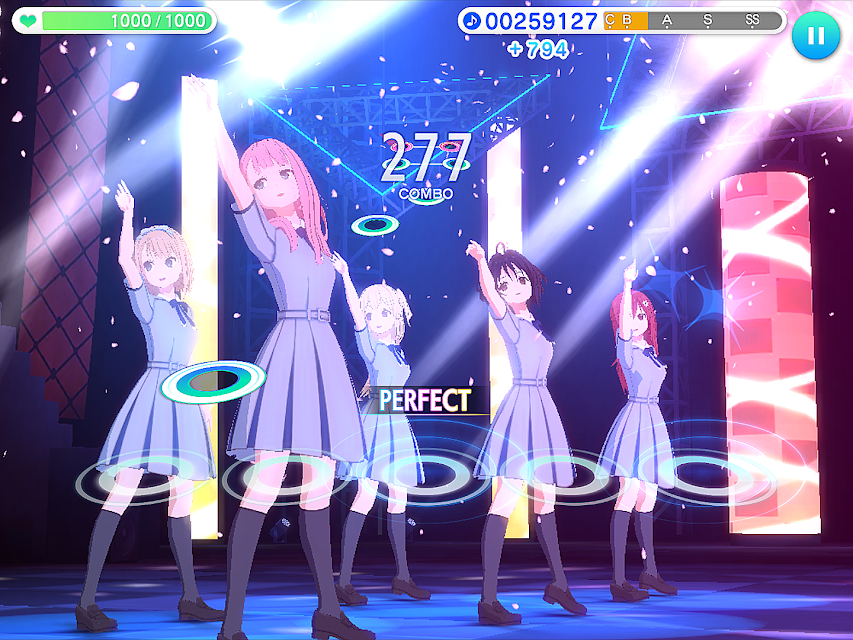This screenshot has height=640, width=853.
Task: Hit the large approaching teal note ring
Action: click(x=213, y=380)
